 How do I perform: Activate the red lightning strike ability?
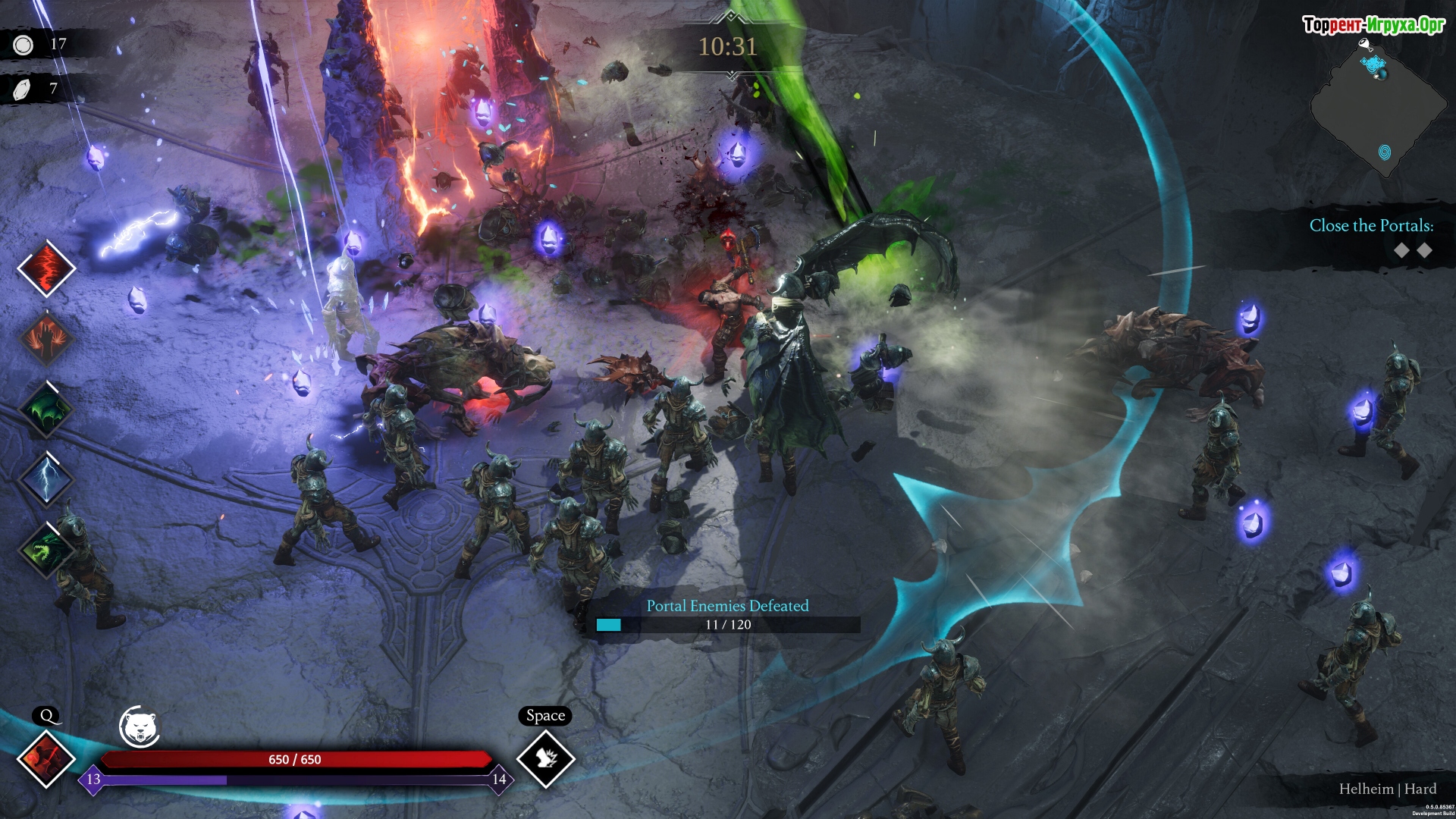pyautogui.click(x=46, y=268)
